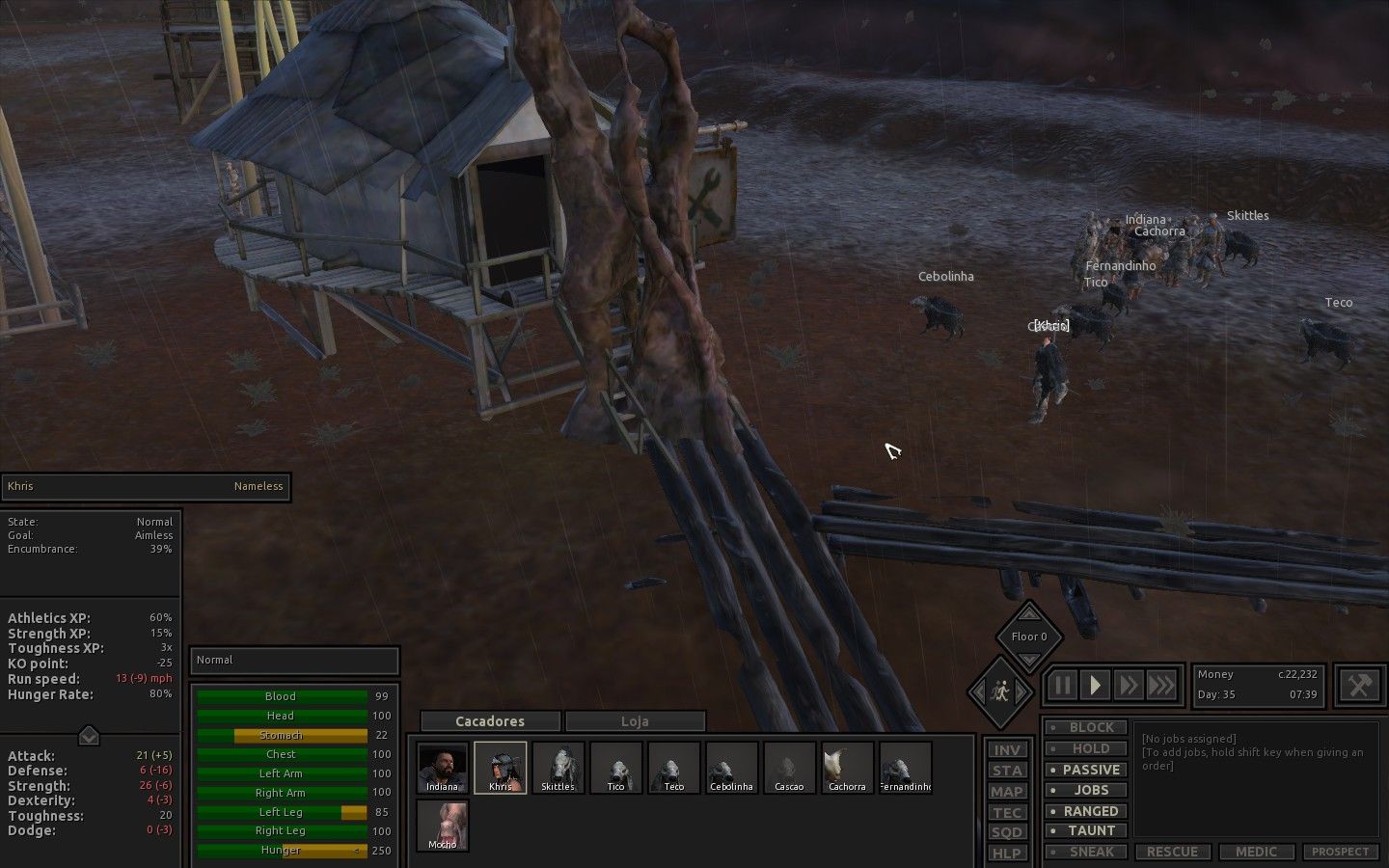Open help using the HLP icon

1007,853
